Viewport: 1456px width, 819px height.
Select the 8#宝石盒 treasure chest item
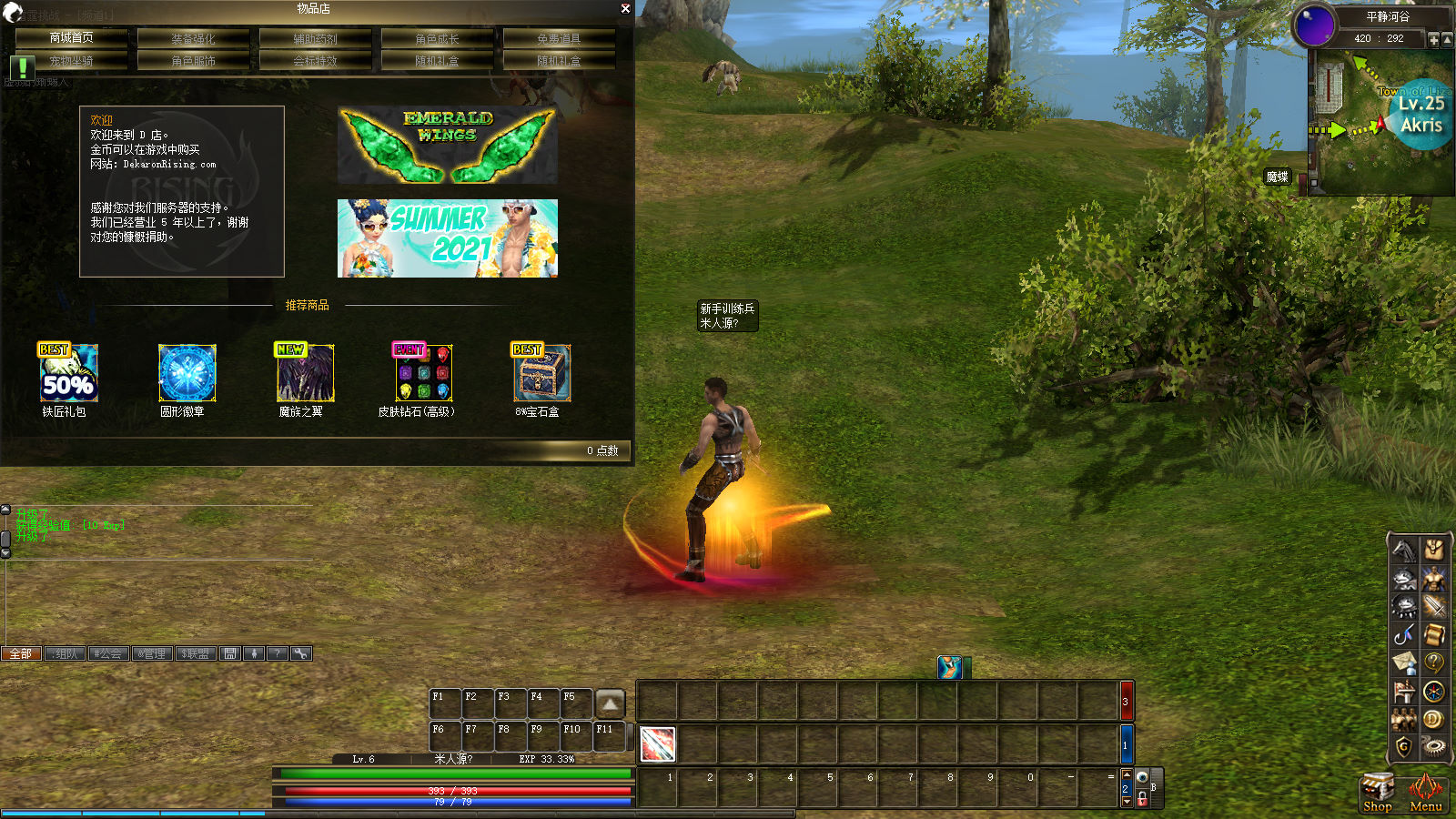pyautogui.click(x=541, y=373)
